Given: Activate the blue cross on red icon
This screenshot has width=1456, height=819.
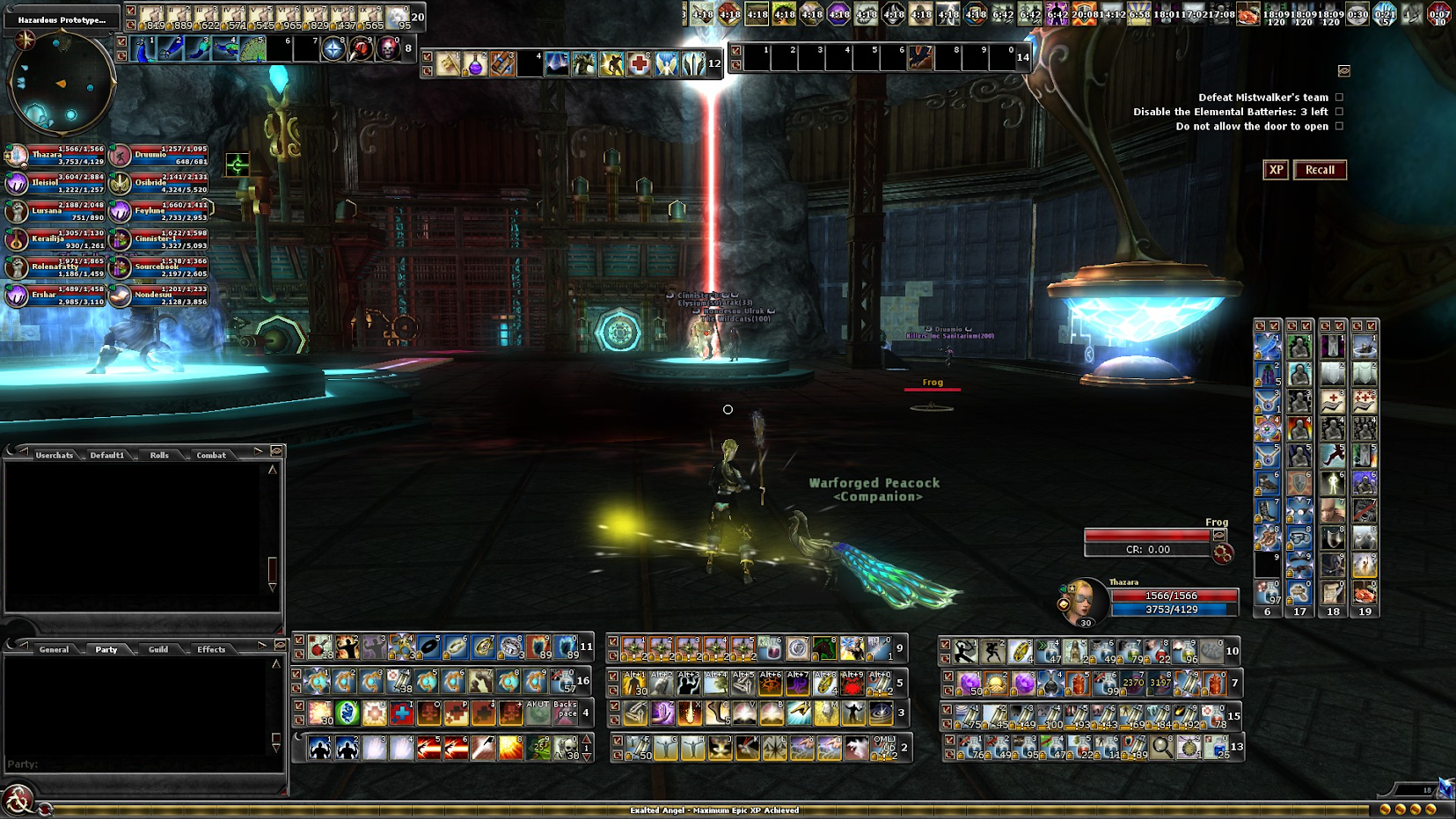Looking at the screenshot, I should [401, 713].
